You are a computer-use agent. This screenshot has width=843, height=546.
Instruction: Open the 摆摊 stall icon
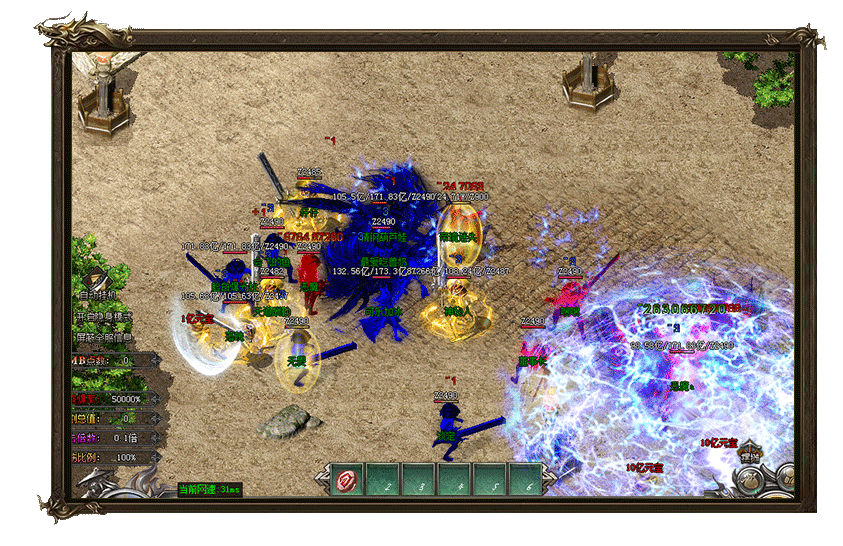(750, 453)
